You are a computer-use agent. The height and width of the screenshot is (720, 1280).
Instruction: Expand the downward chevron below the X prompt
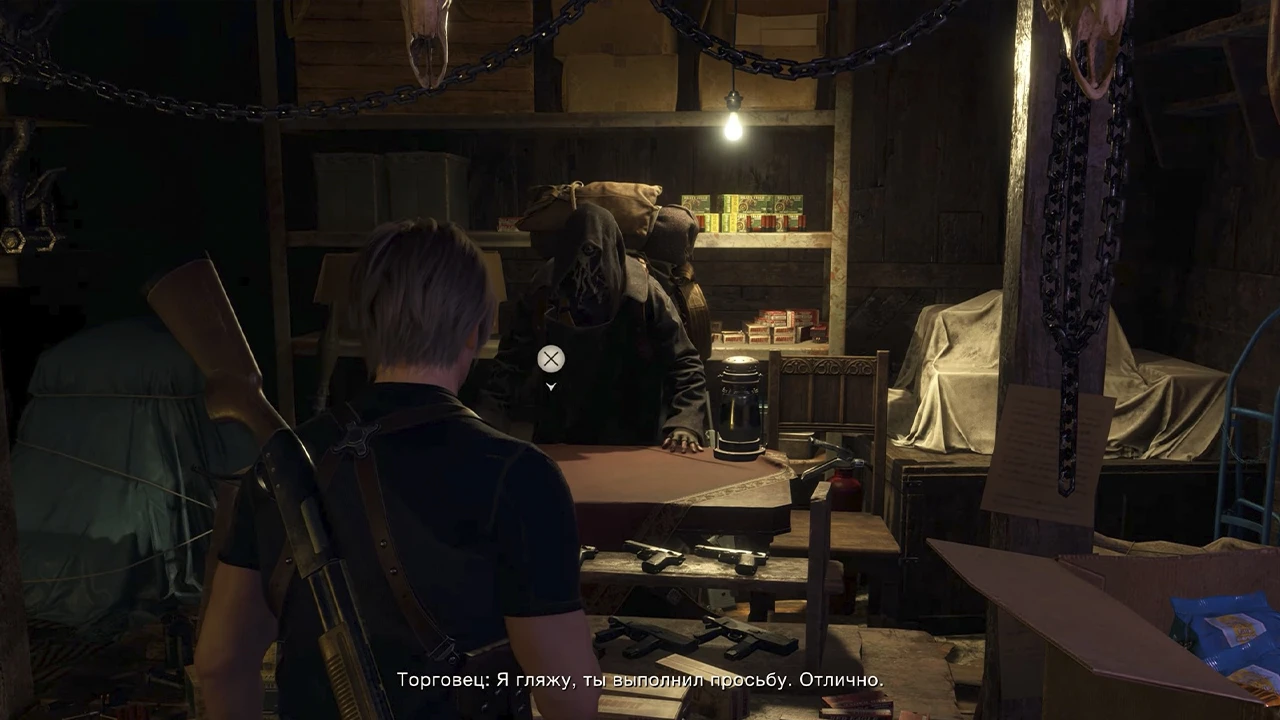click(x=549, y=385)
